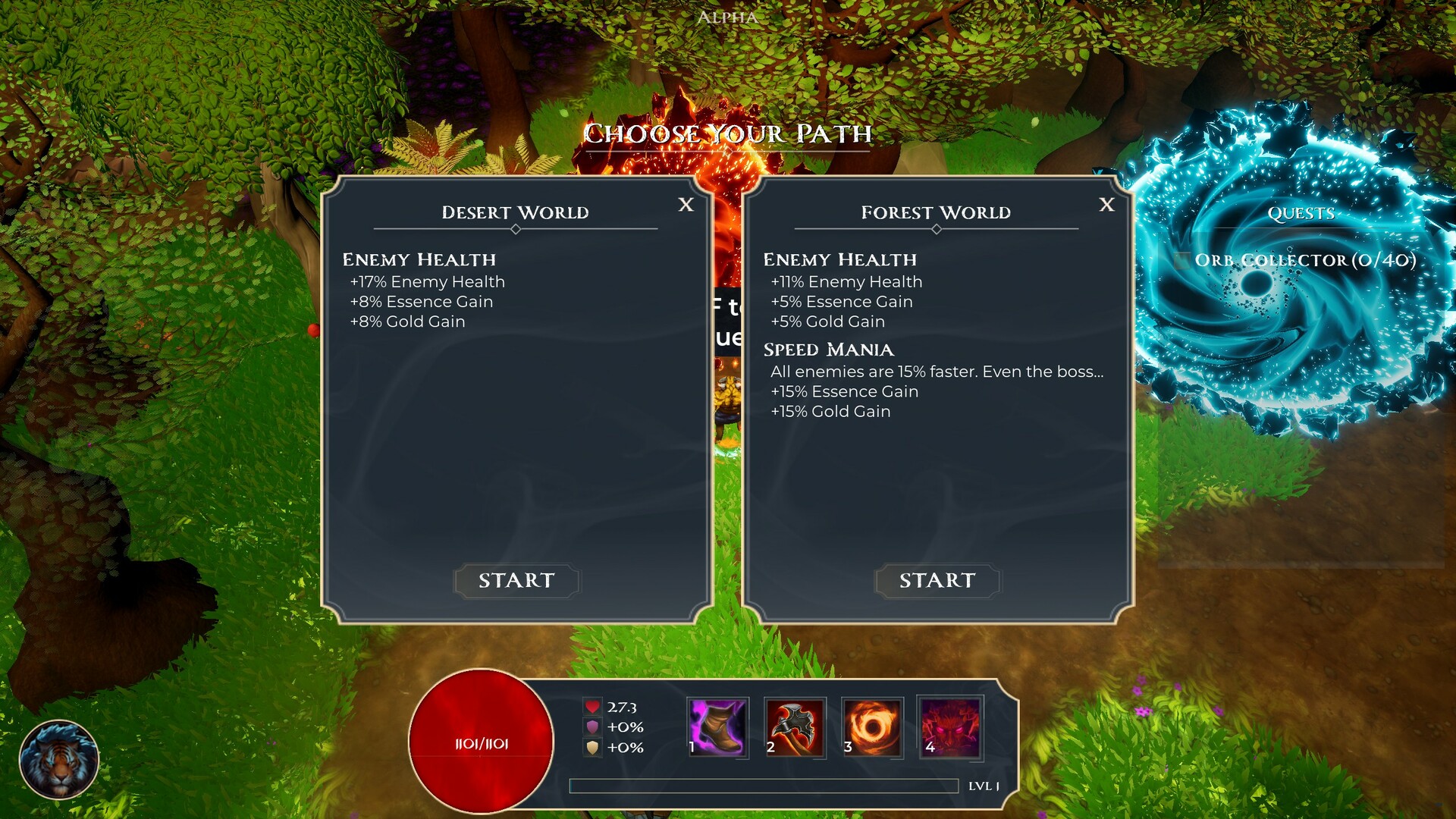Click the Speed Mania modifier text
This screenshot has height=819, width=1456.
(828, 350)
